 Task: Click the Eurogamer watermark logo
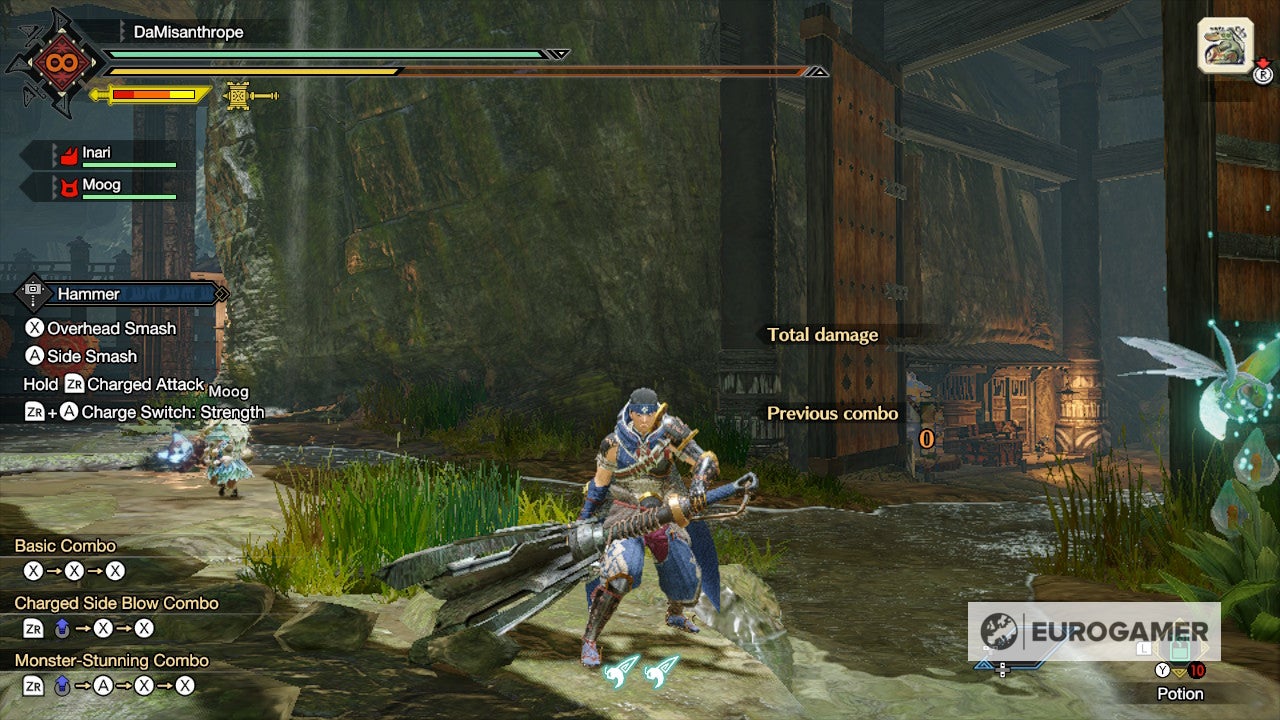(1094, 631)
